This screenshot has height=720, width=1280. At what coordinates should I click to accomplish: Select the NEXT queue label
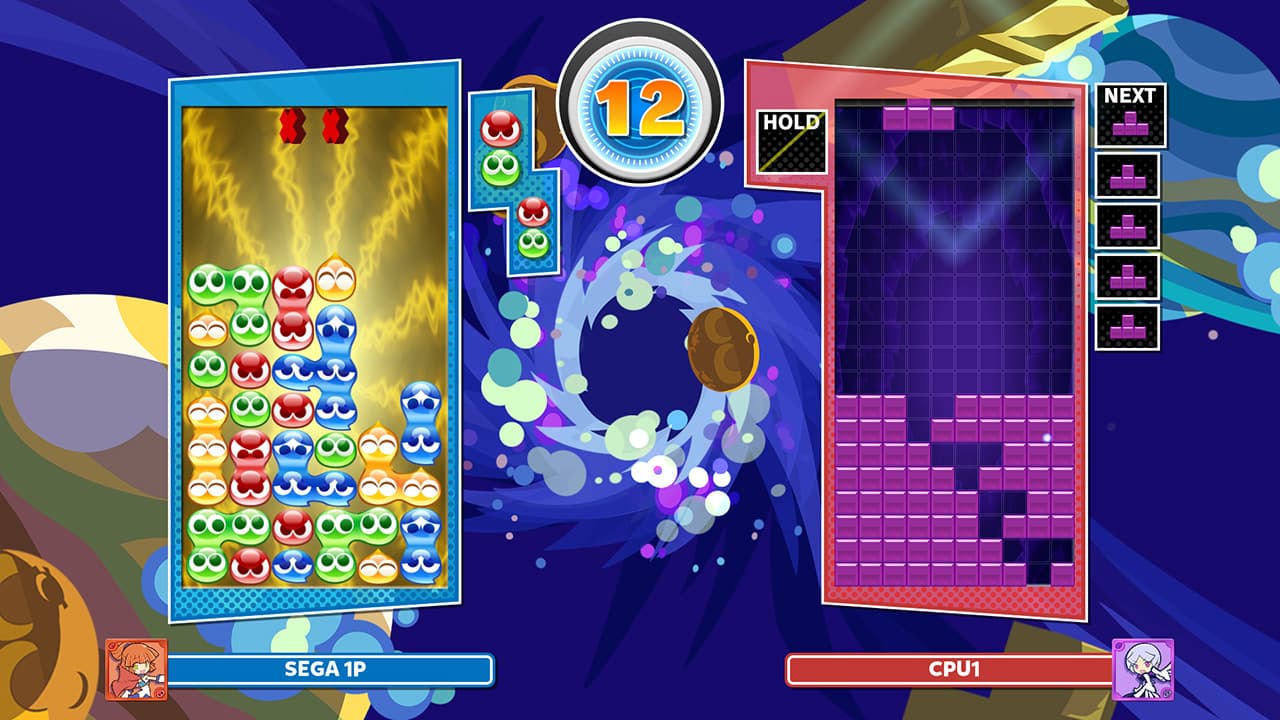[x=1131, y=97]
